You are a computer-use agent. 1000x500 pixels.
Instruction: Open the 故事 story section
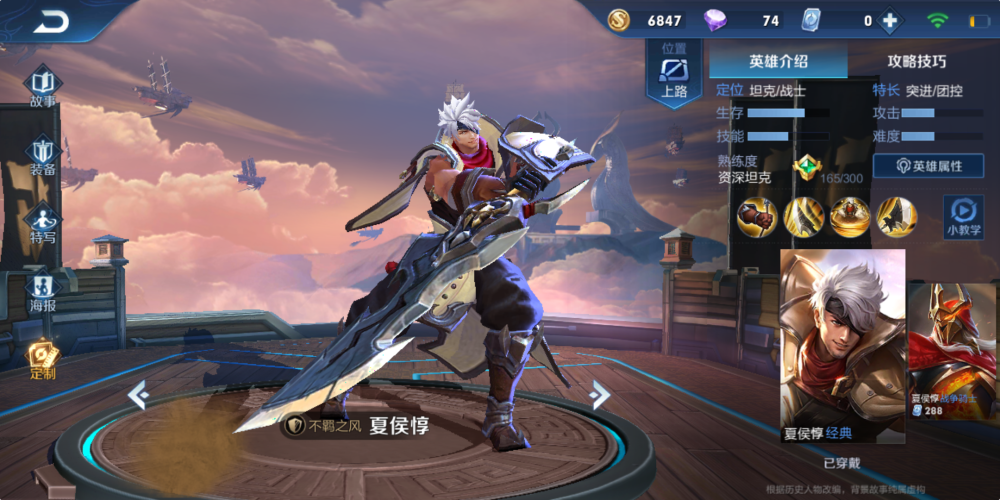pos(43,86)
